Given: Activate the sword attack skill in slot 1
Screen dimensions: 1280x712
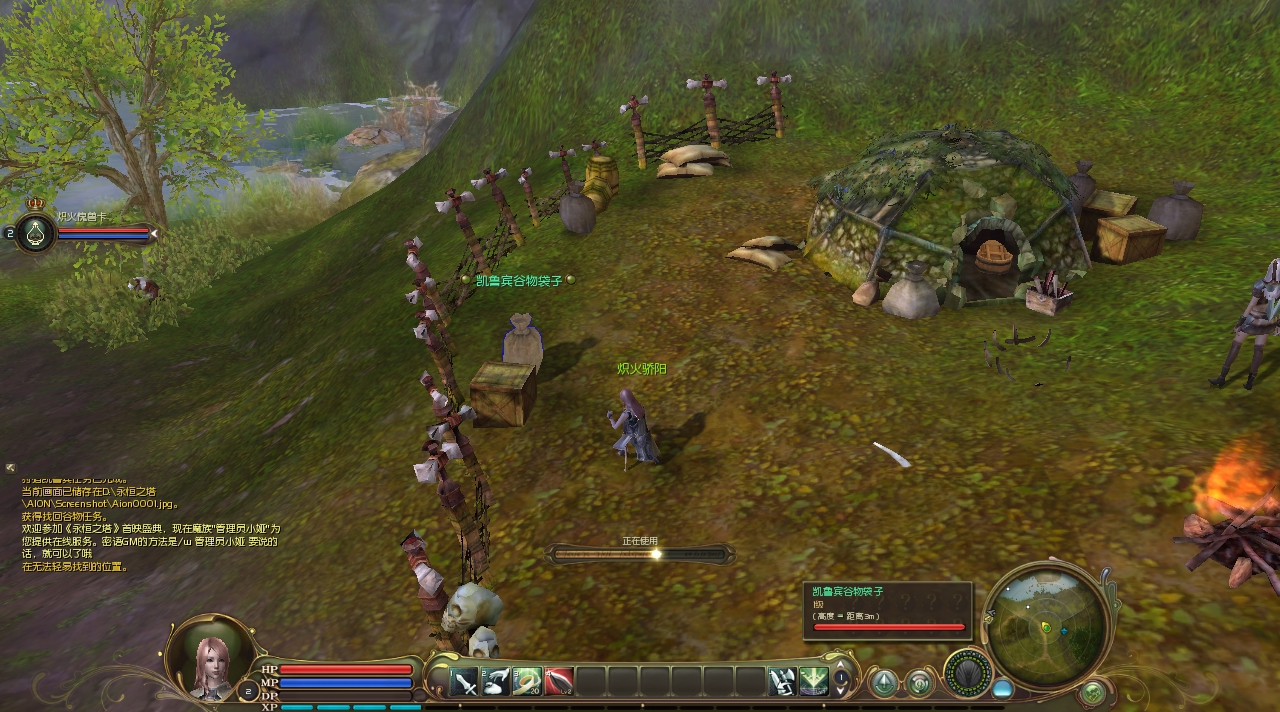Looking at the screenshot, I should tap(465, 682).
